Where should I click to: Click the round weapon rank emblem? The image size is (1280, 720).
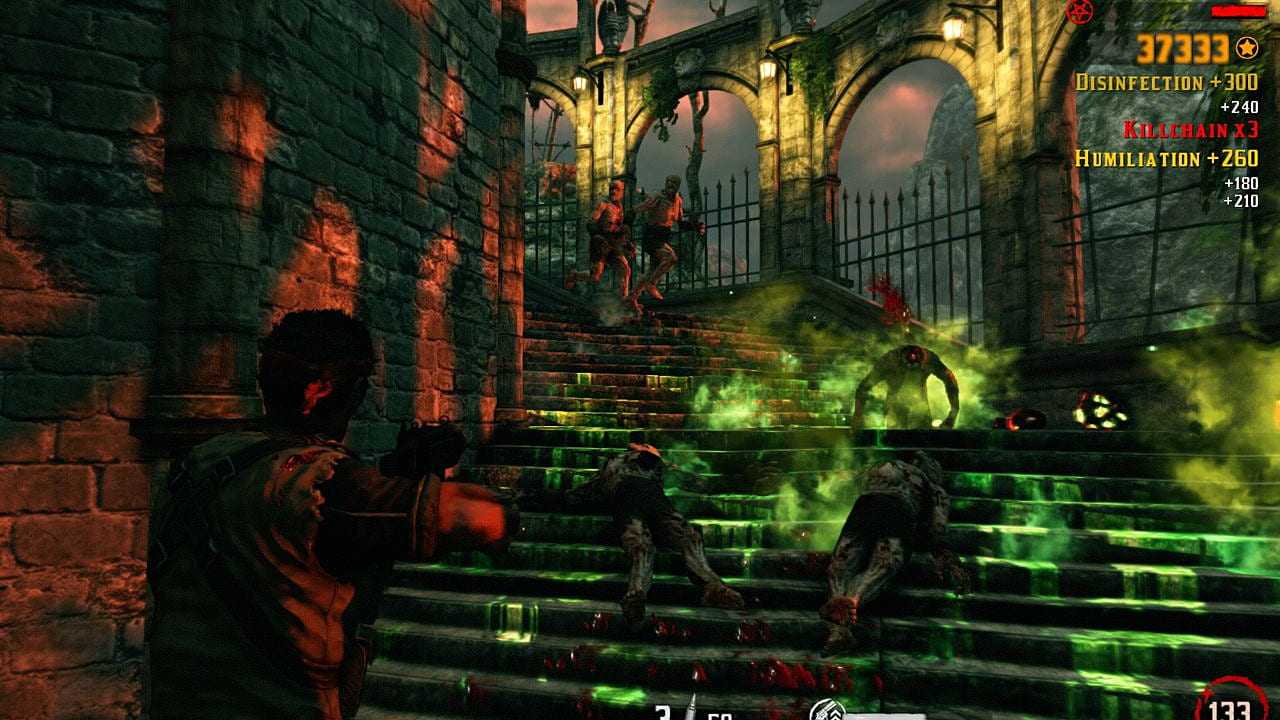pos(827,711)
